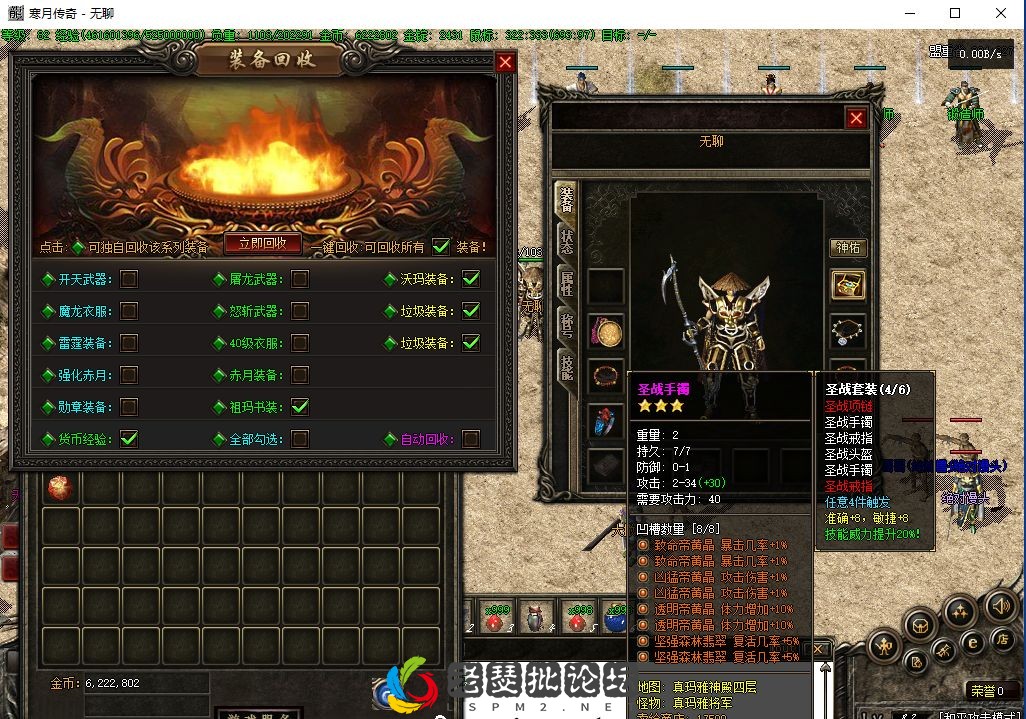1026x719 pixels.
Task: Maximize the game window
Action: click(955, 13)
